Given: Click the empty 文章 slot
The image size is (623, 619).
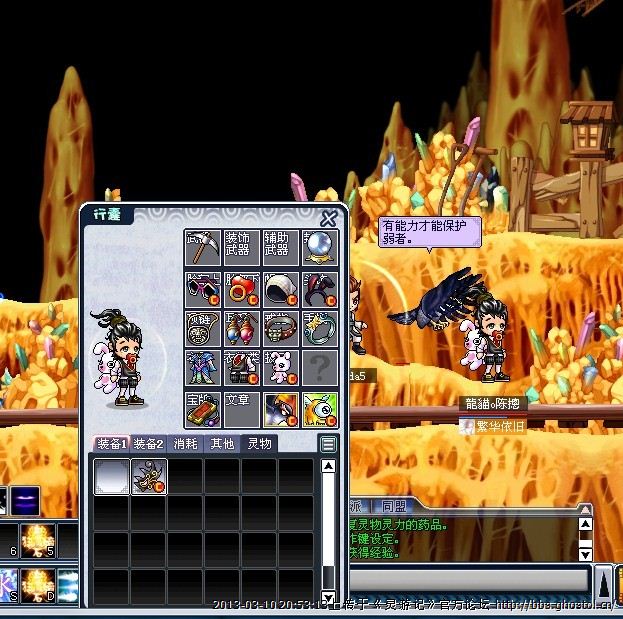Looking at the screenshot, I should coord(241,409).
